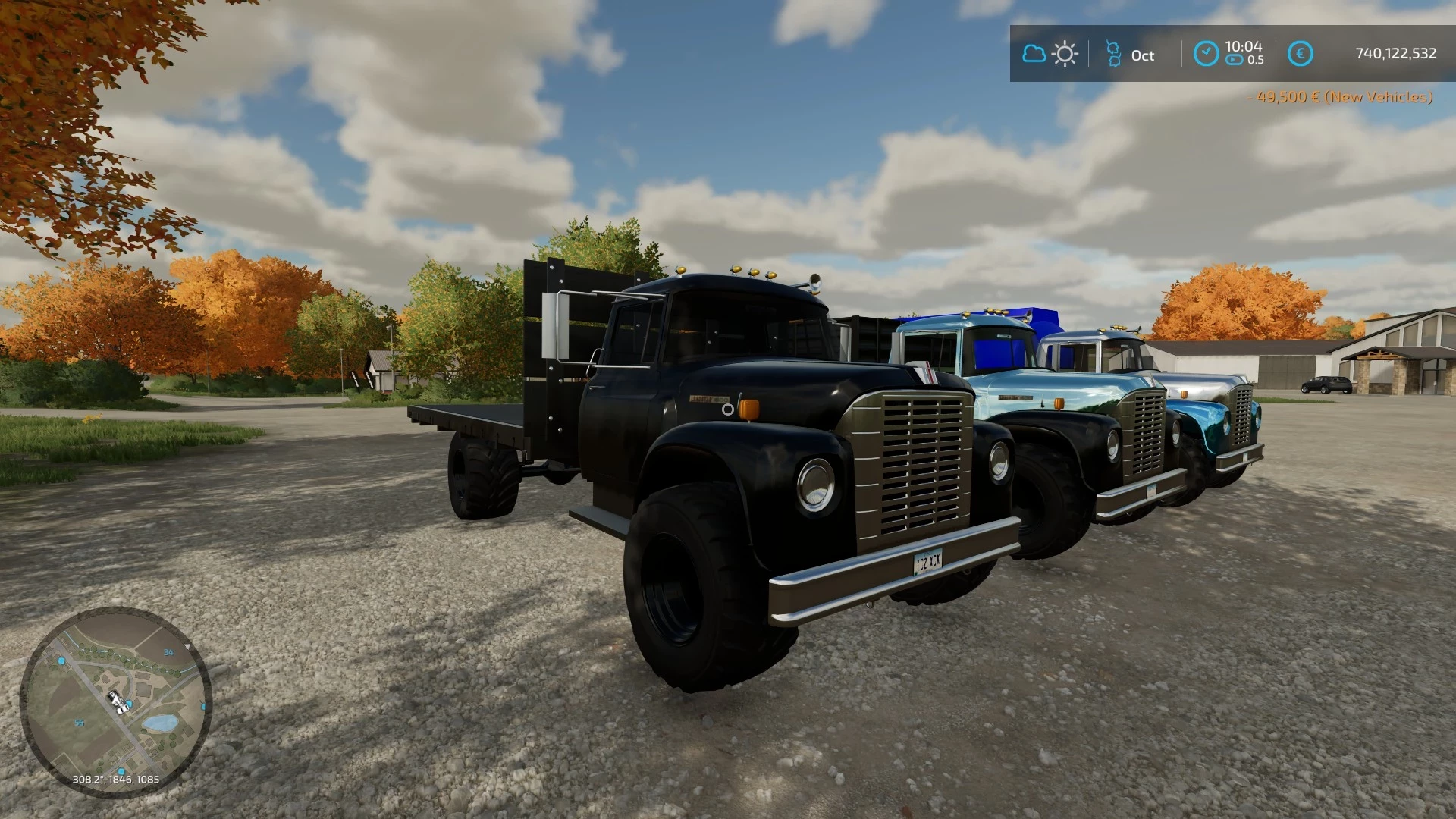Click the autumn leaves season icon

(1113, 53)
